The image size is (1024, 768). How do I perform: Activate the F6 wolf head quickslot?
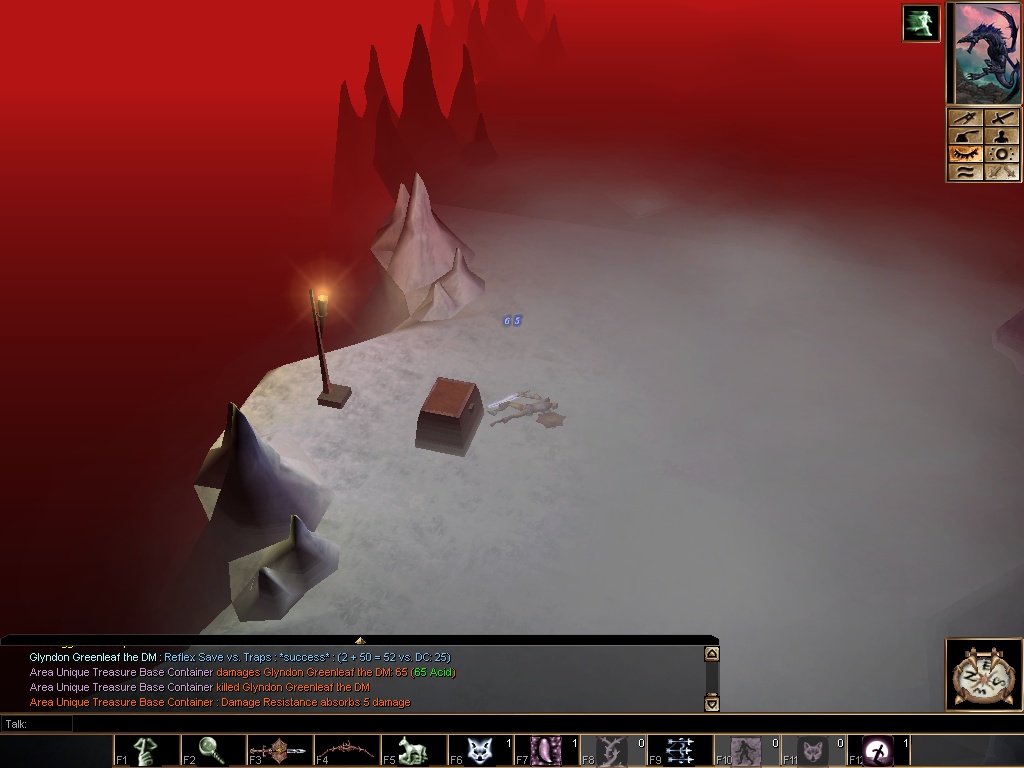pos(479,751)
